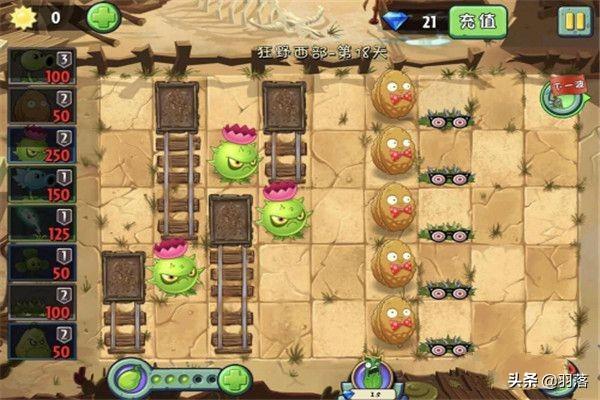Click the next wave flag button
Image resolution: width=600 pixels, height=400 pixels.
[559, 95]
